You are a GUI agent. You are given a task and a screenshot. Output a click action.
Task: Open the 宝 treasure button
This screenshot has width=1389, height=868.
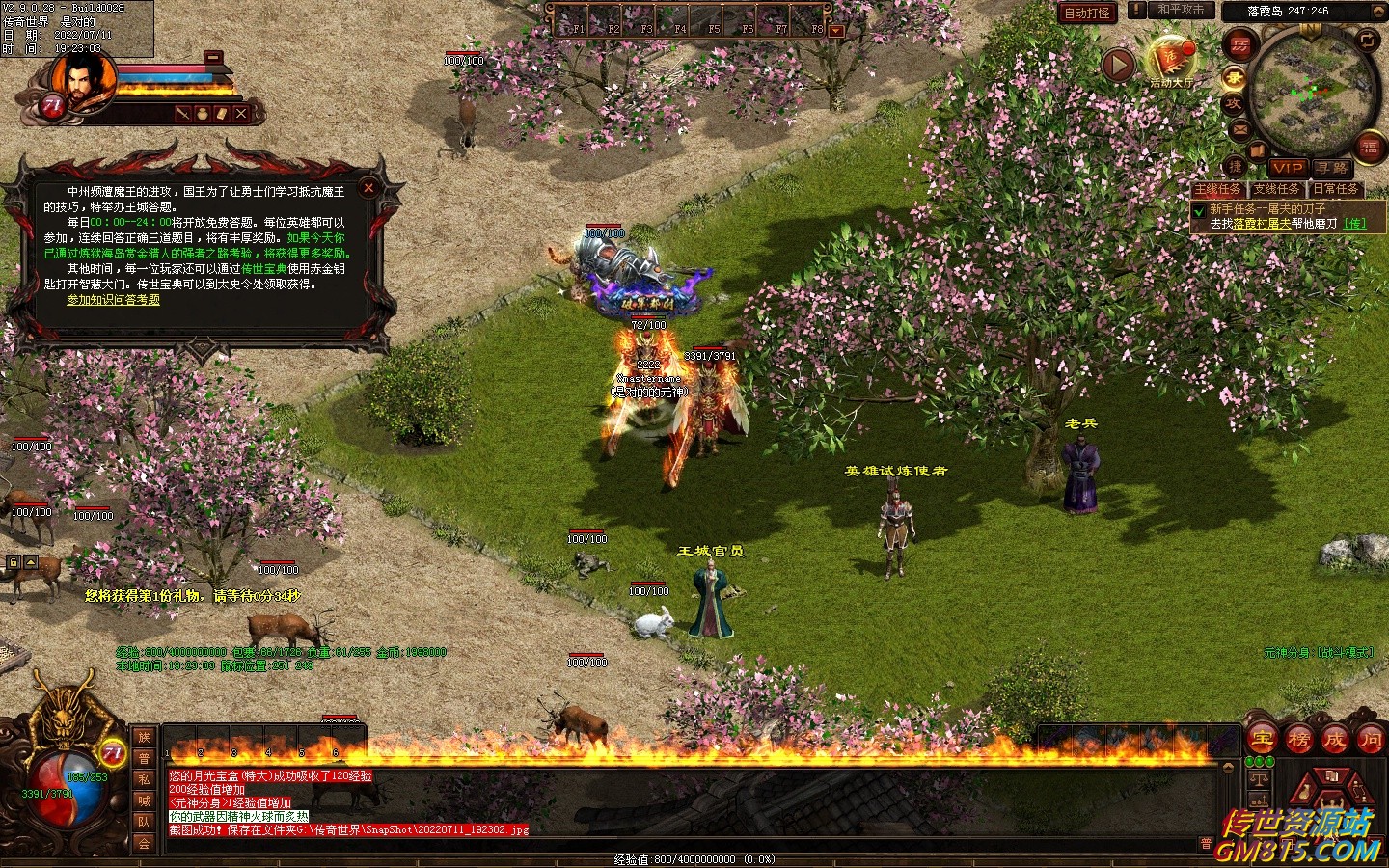1262,740
